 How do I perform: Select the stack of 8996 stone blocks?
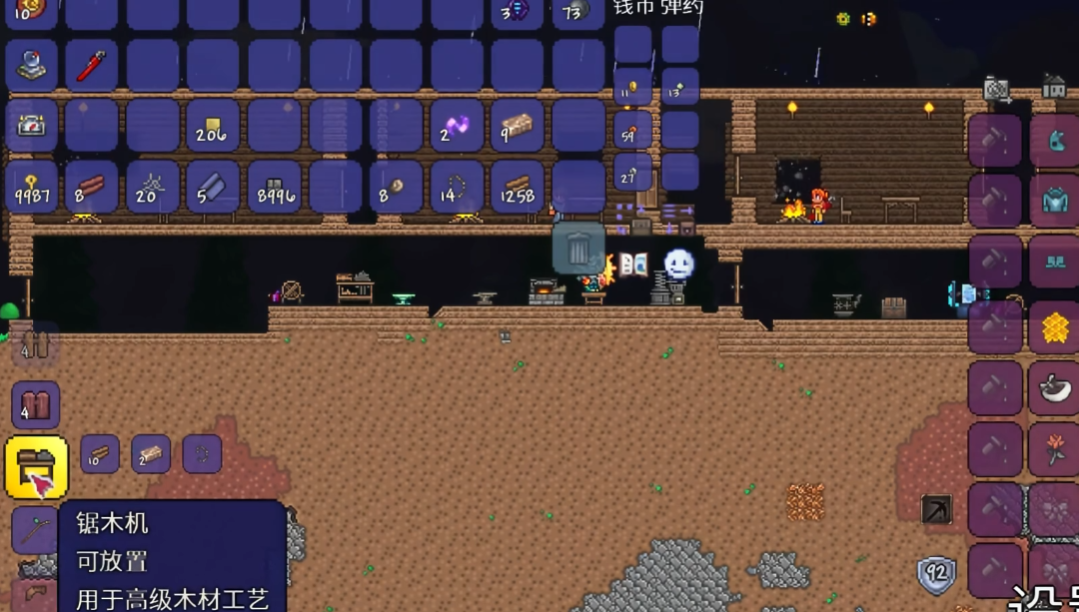pyautogui.click(x=274, y=186)
